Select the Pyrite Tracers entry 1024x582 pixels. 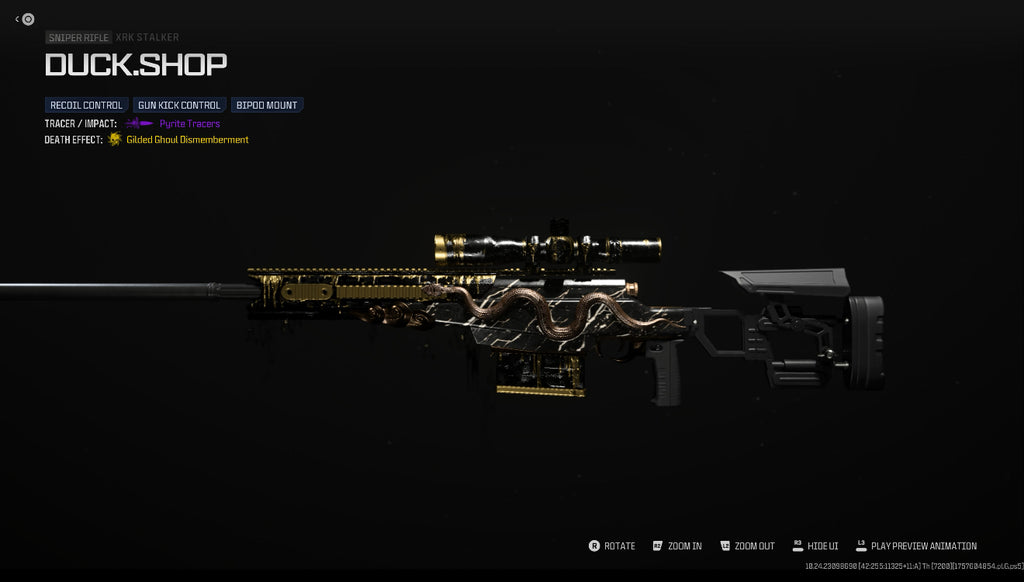(189, 123)
